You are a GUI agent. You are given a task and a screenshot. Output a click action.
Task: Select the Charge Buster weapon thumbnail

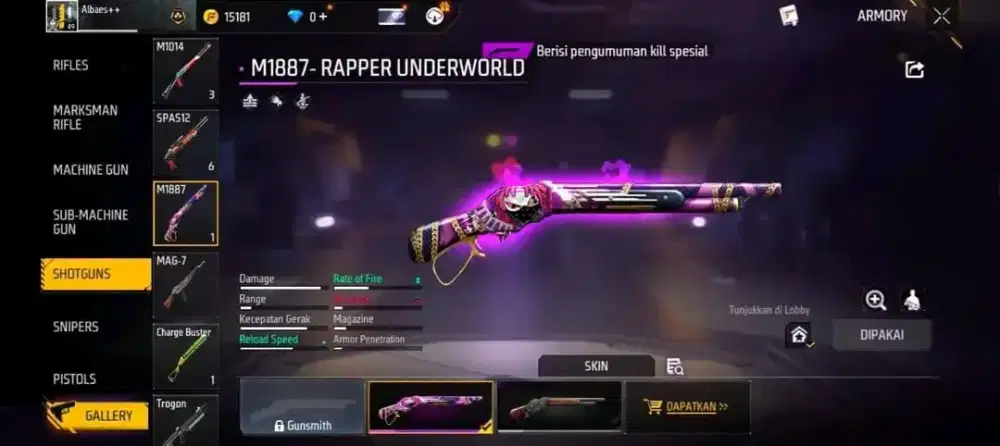[185, 356]
